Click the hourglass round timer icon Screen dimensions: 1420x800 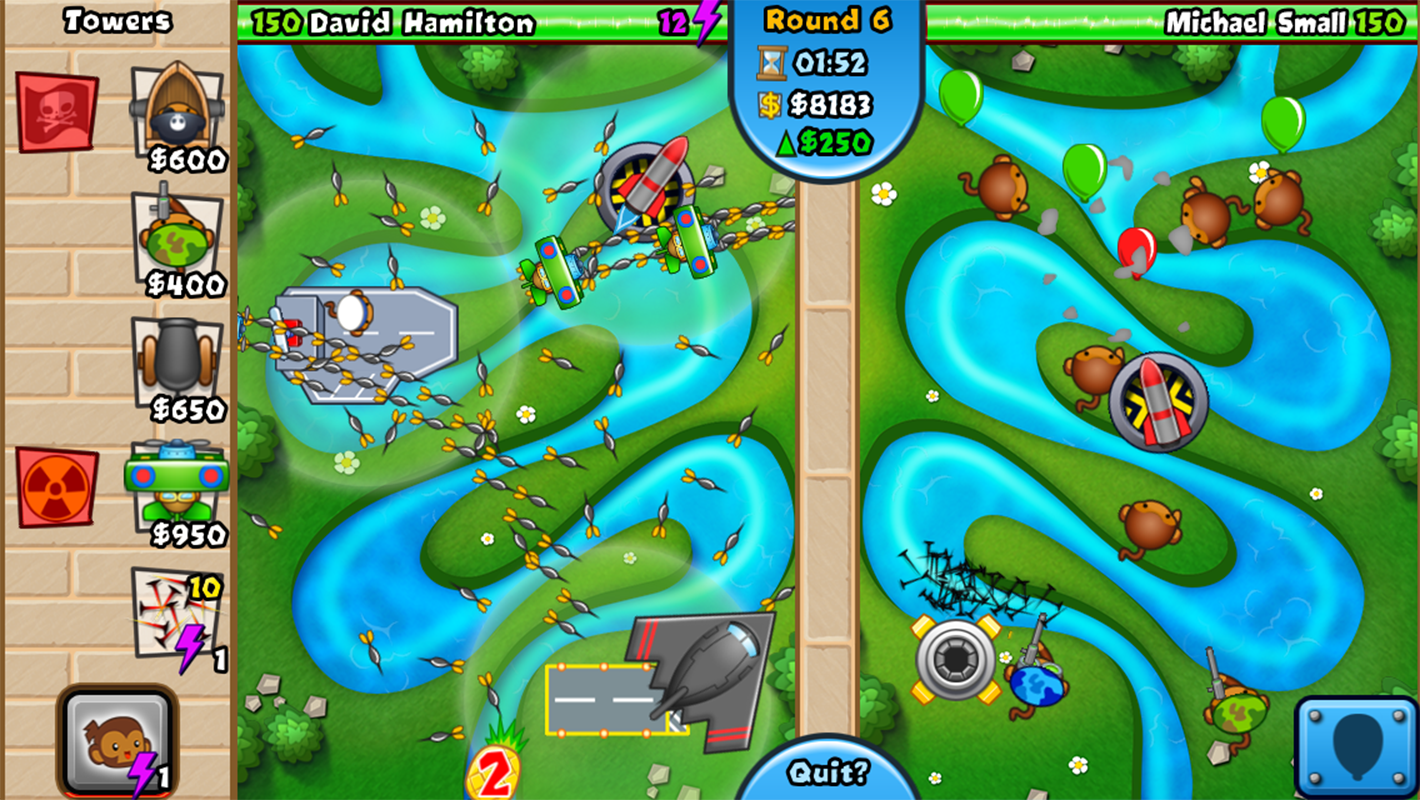770,63
